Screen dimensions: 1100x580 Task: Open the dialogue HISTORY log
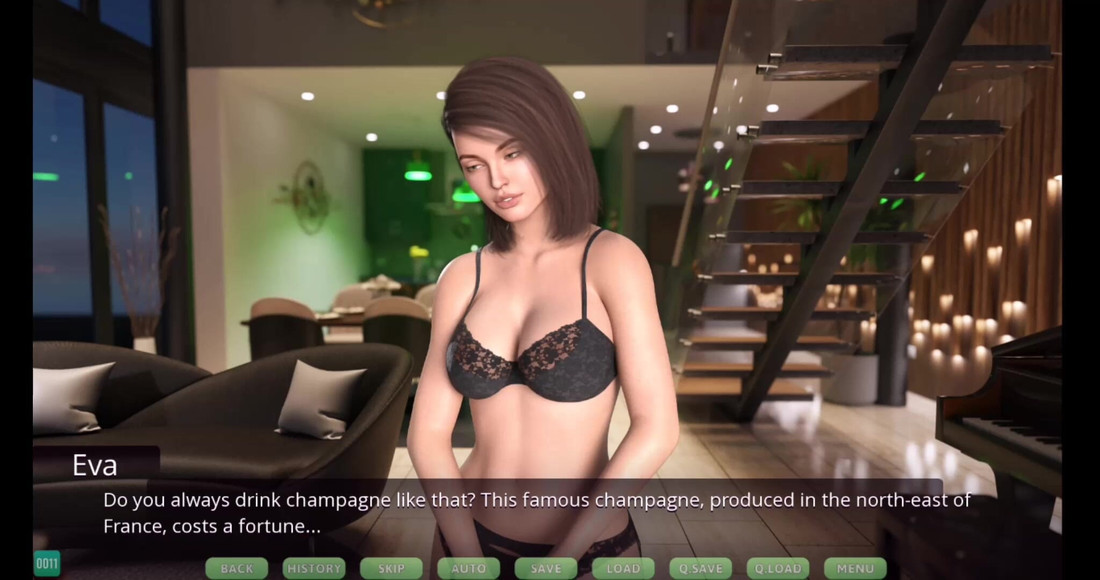coord(314,568)
